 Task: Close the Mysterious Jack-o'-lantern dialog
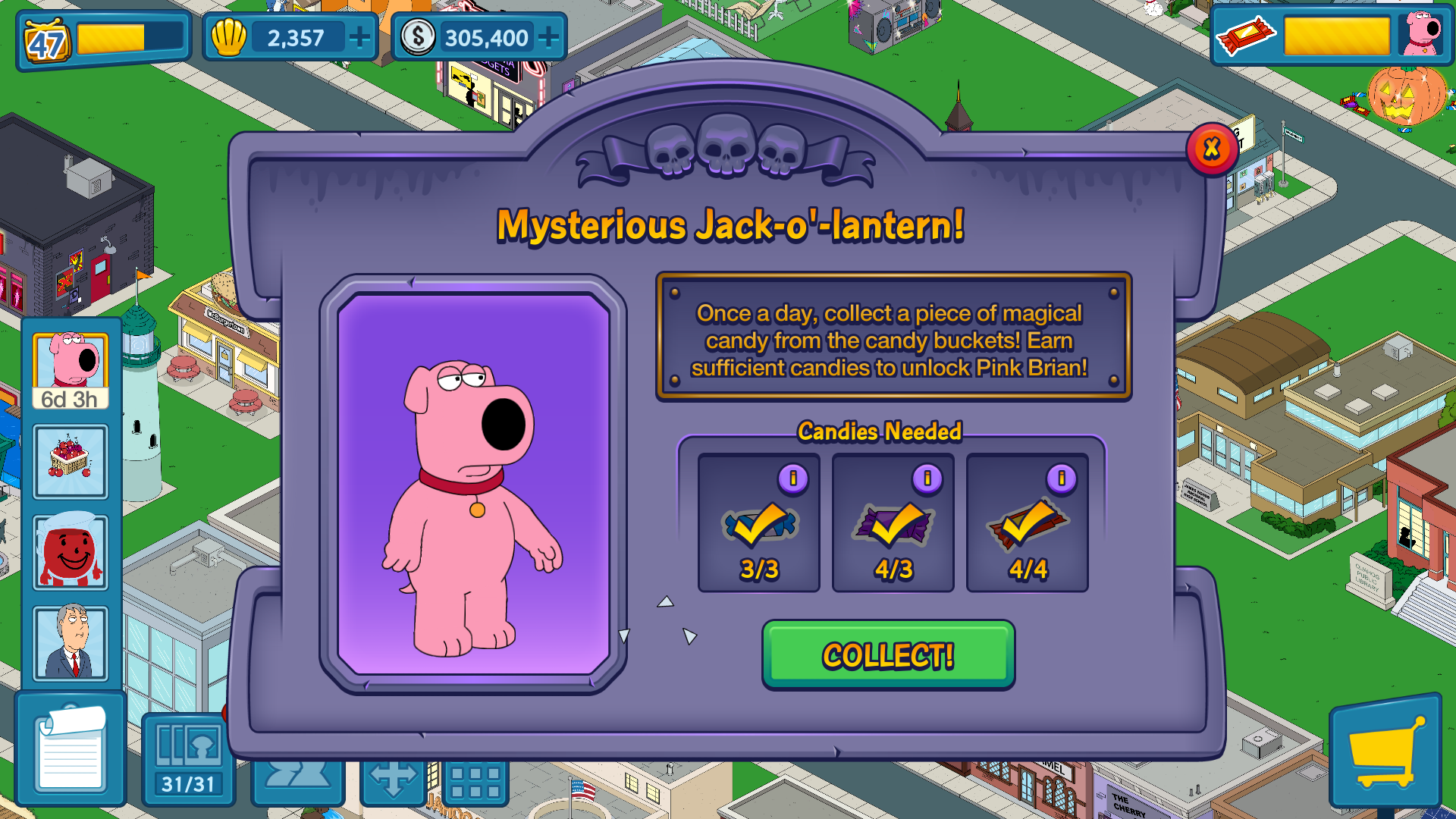tap(1211, 149)
